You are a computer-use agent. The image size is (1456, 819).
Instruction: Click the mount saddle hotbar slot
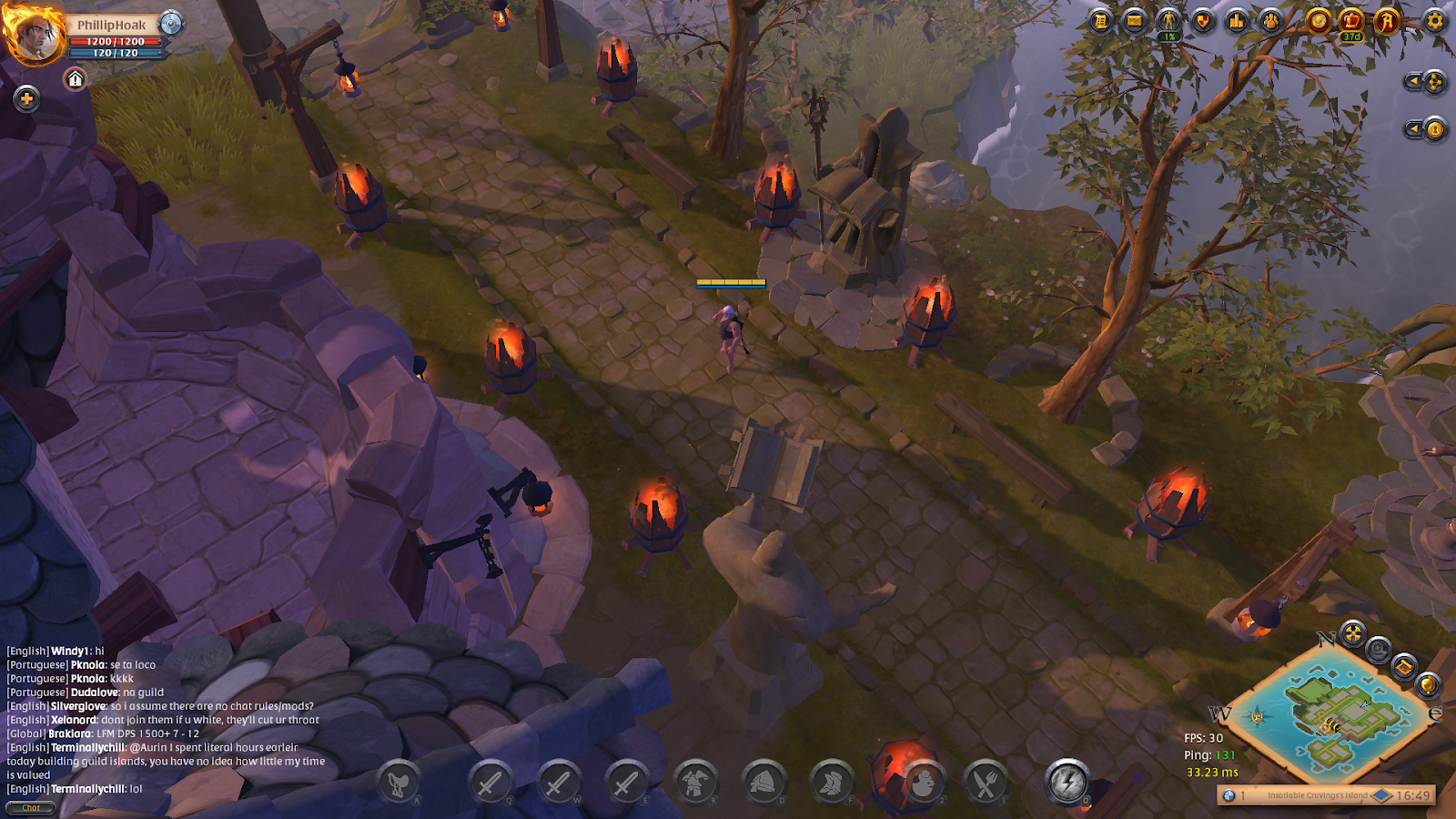(x=398, y=782)
